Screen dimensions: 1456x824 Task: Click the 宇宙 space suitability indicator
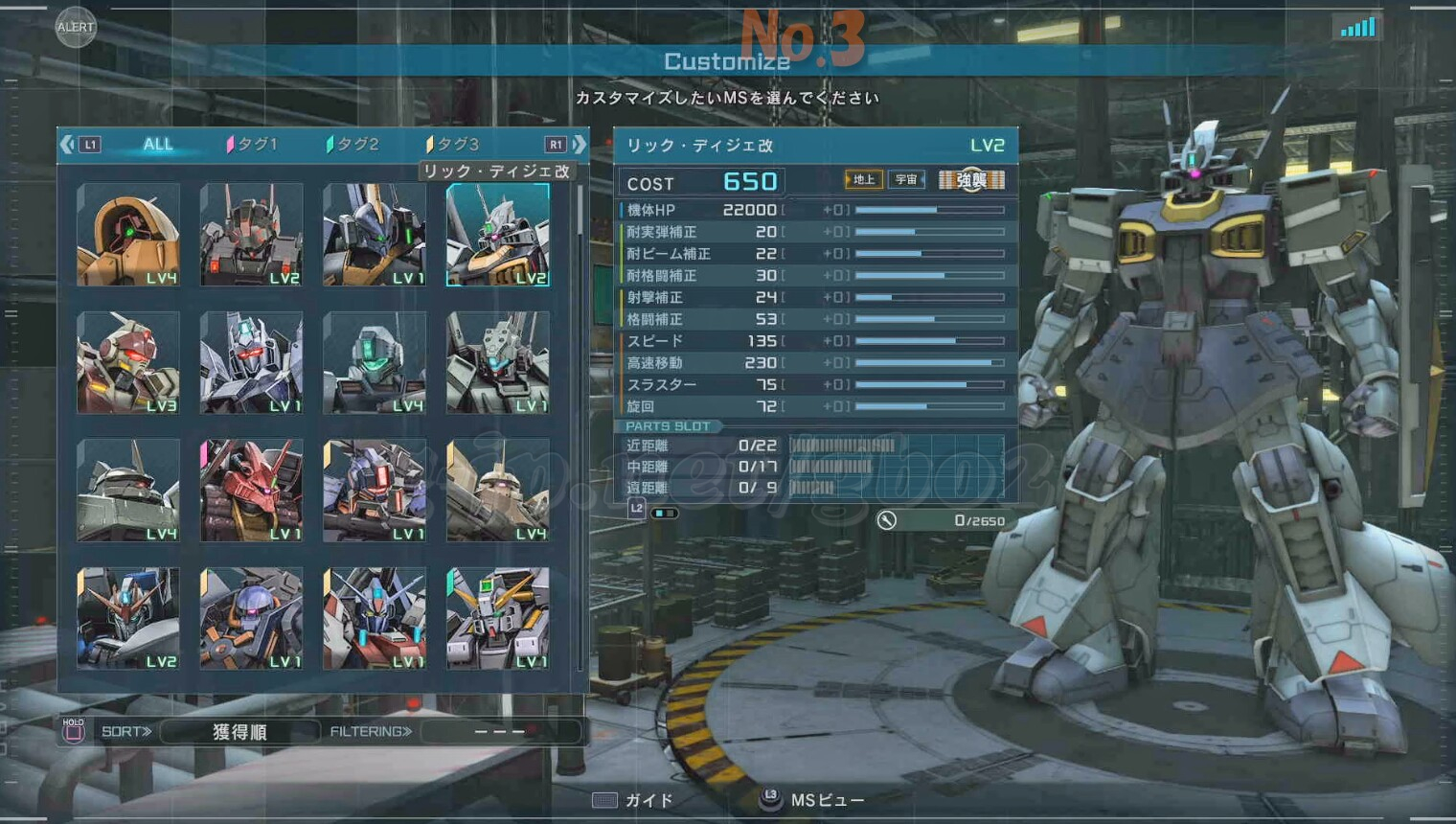[905, 179]
